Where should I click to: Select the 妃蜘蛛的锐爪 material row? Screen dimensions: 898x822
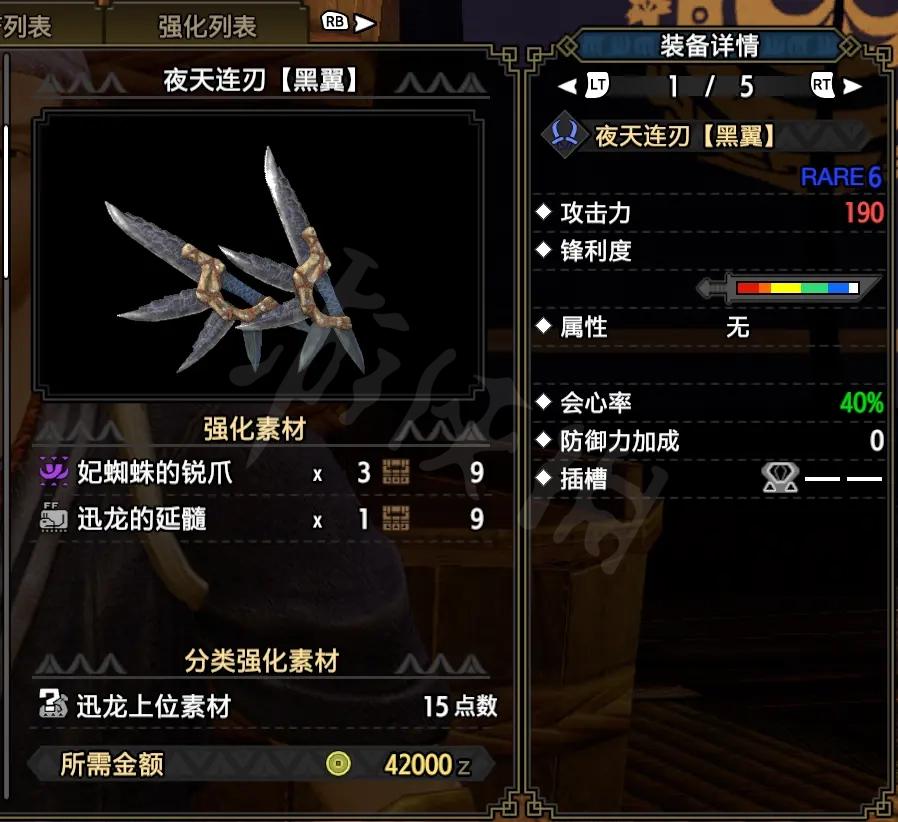(262, 473)
